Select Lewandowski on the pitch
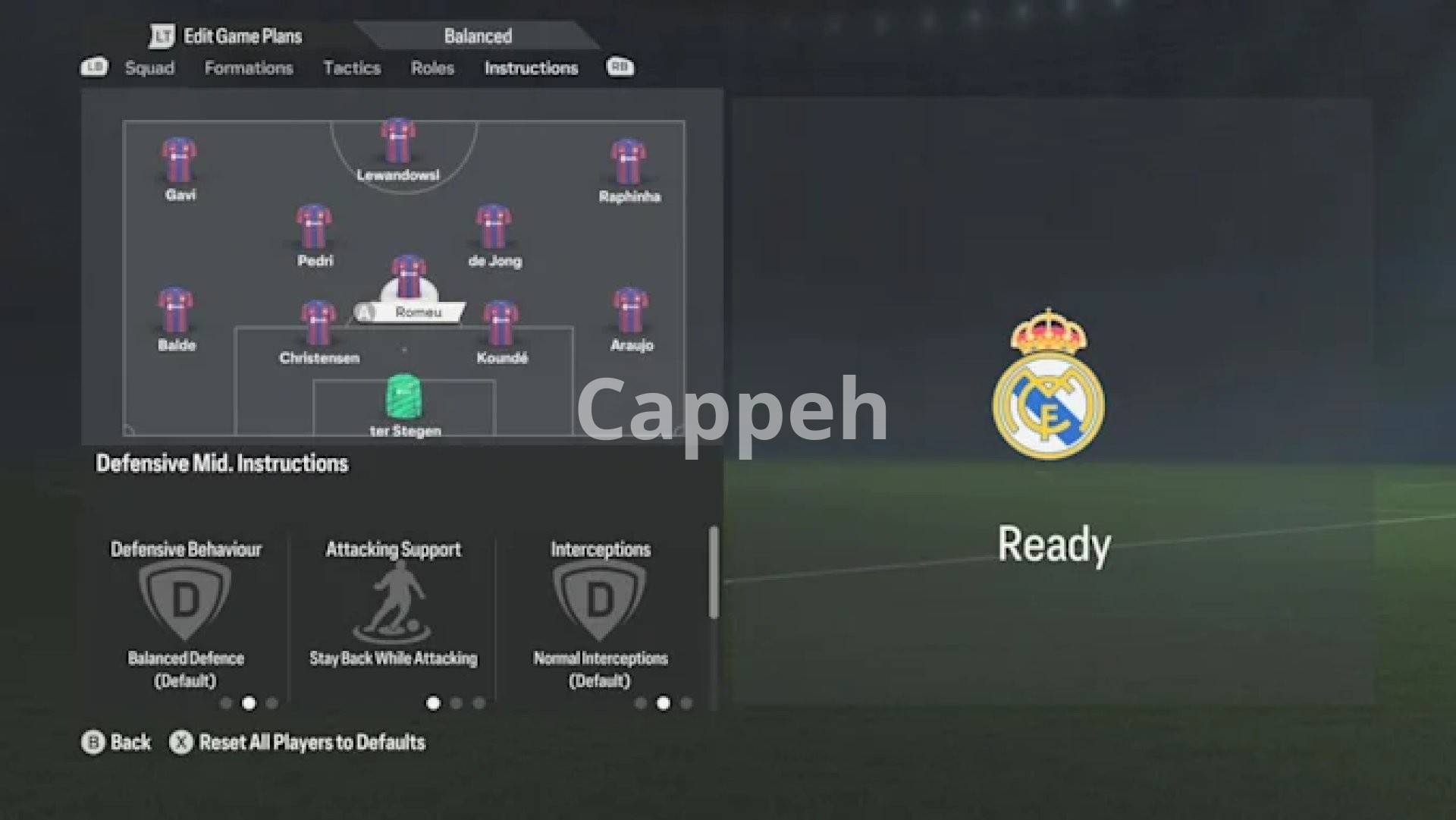 [398, 143]
